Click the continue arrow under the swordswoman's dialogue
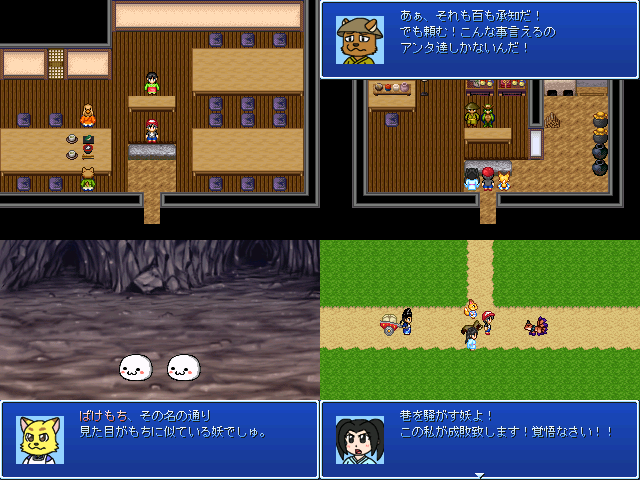Screen dimensions: 640x480 tap(479, 475)
